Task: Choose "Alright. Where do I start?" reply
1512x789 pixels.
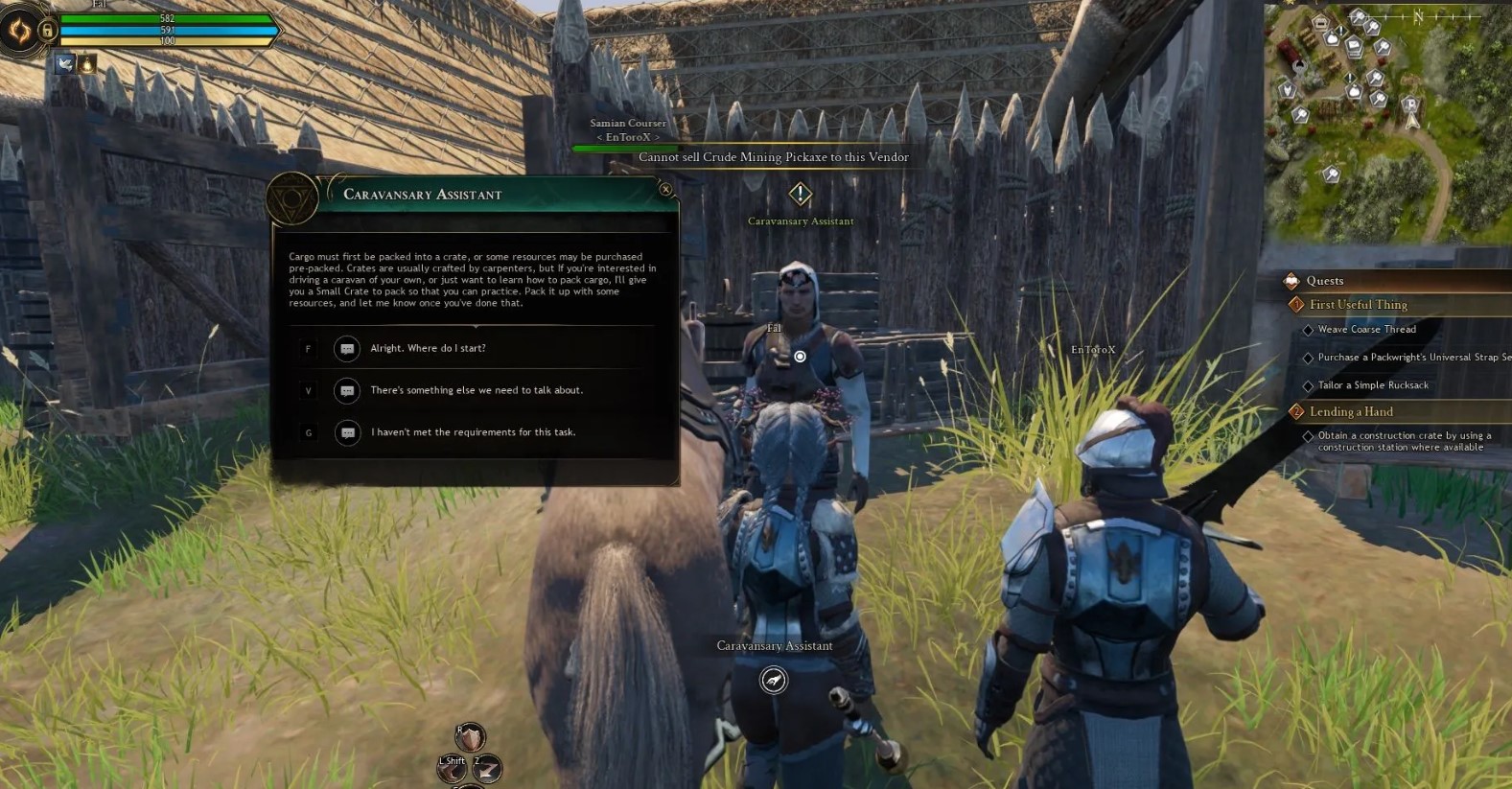Action: (x=428, y=348)
